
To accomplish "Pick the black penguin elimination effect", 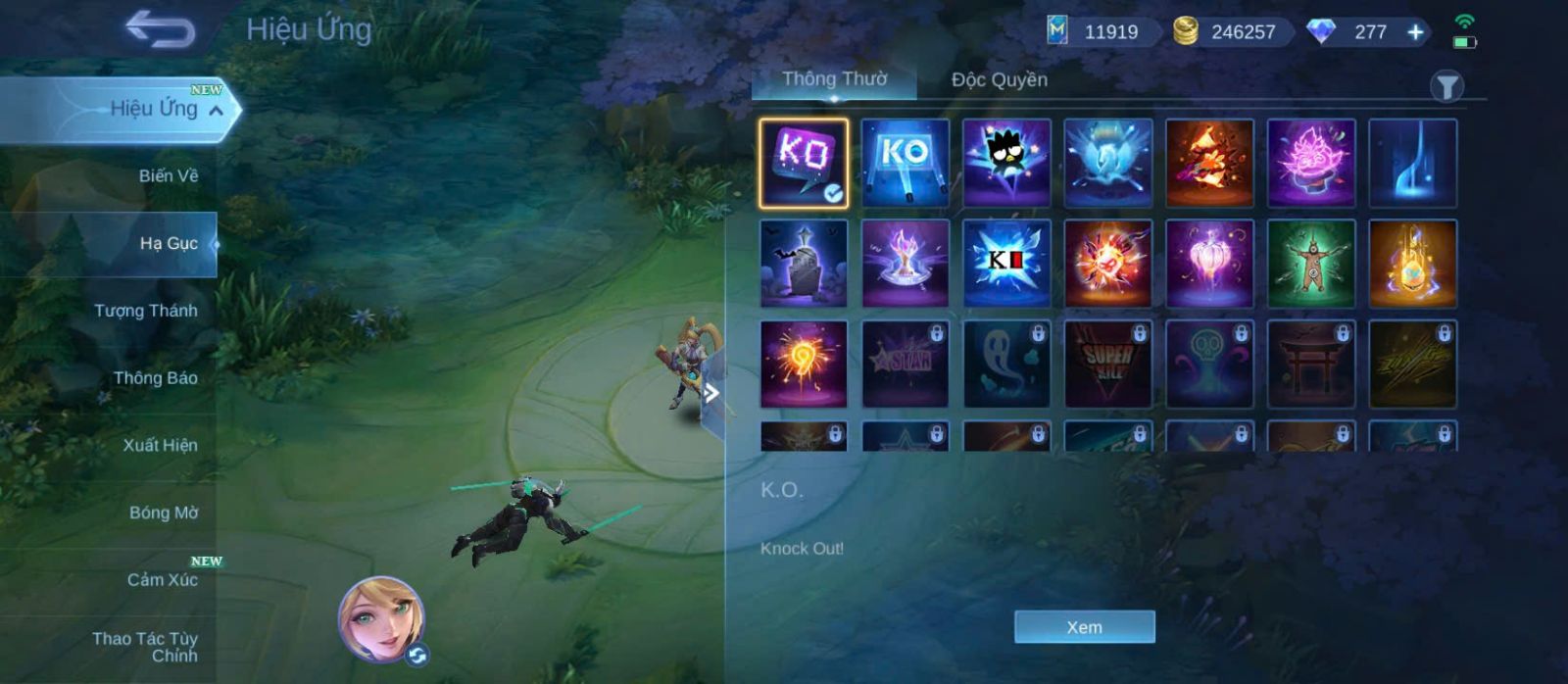I will point(1006,163).
